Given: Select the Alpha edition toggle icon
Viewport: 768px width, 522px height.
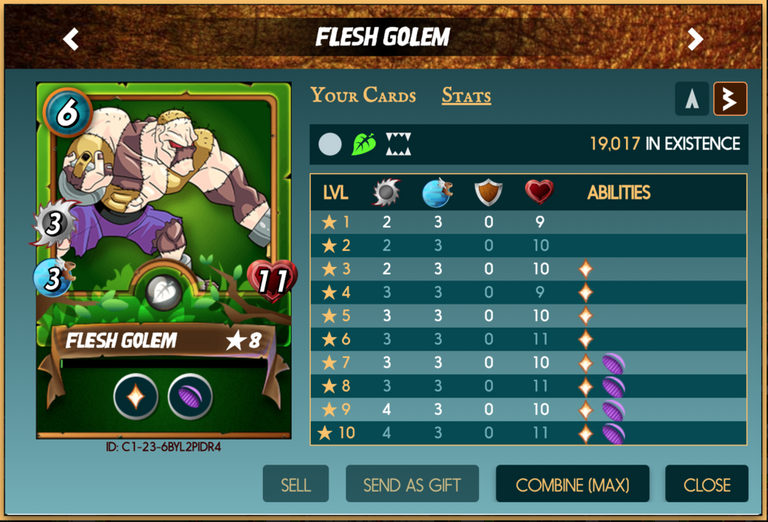Looking at the screenshot, I should click(x=692, y=98).
